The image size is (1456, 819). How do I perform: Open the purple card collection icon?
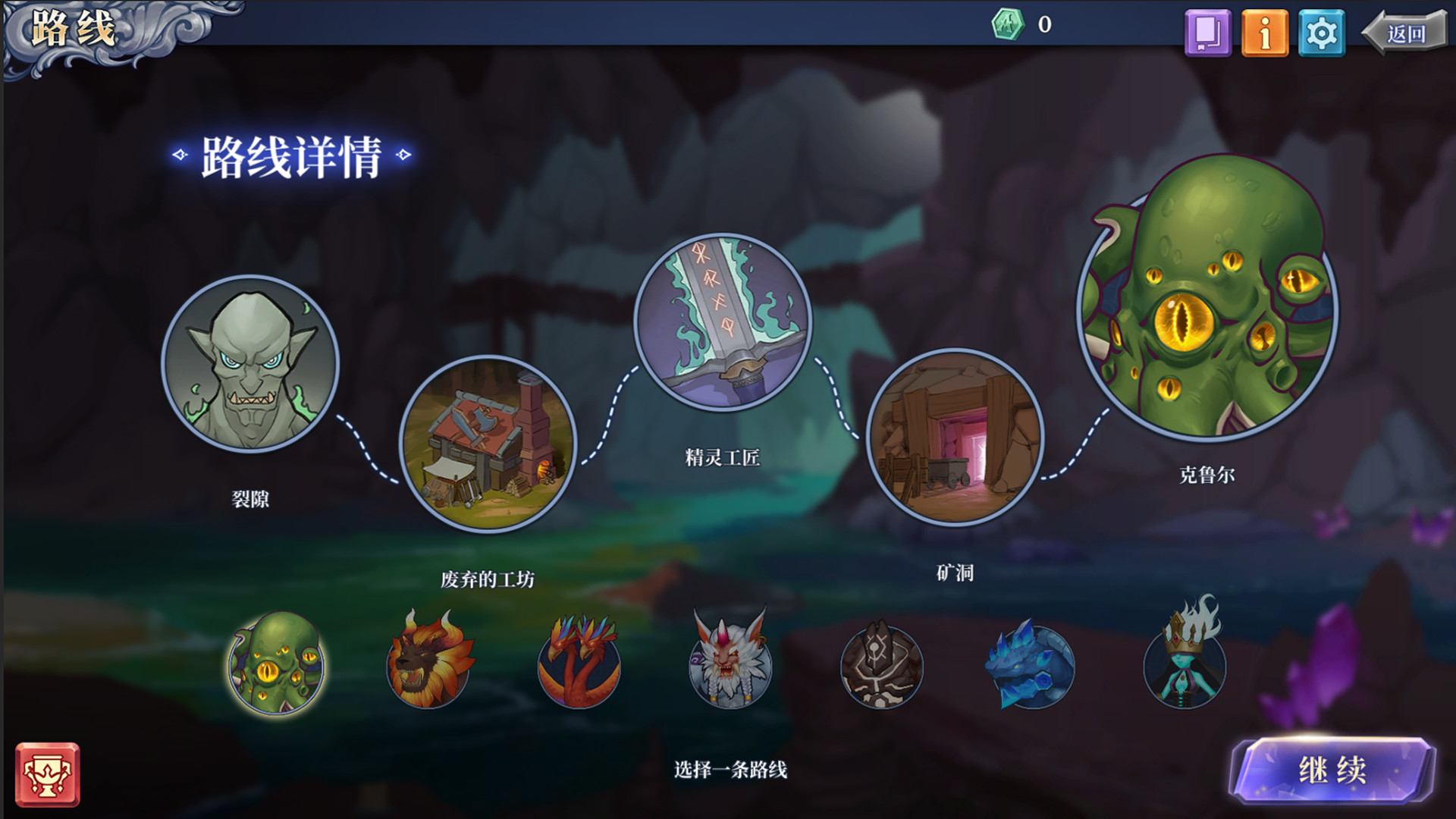(1207, 31)
